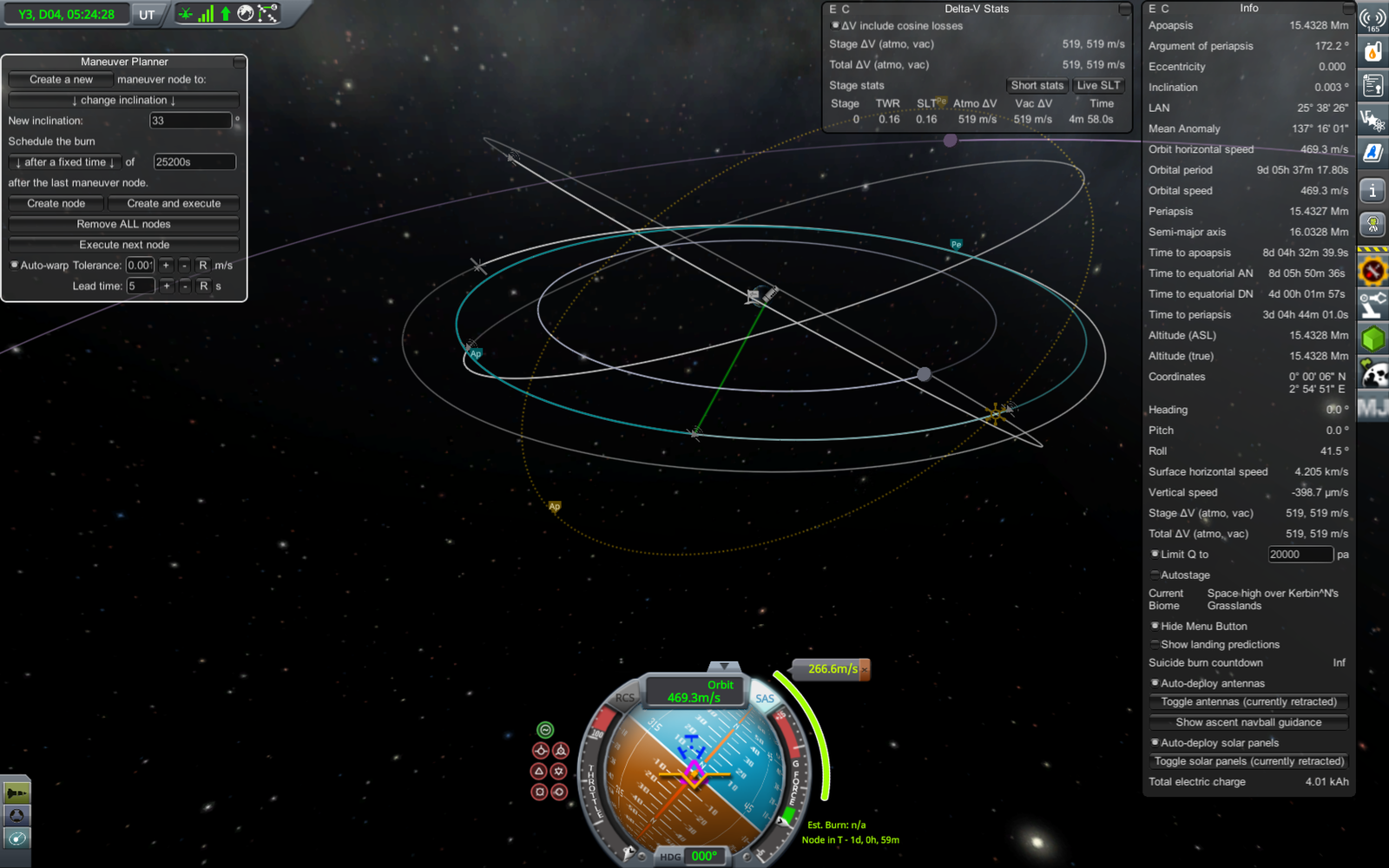
Task: Remove ALL nodes from the planner
Action: click(123, 224)
